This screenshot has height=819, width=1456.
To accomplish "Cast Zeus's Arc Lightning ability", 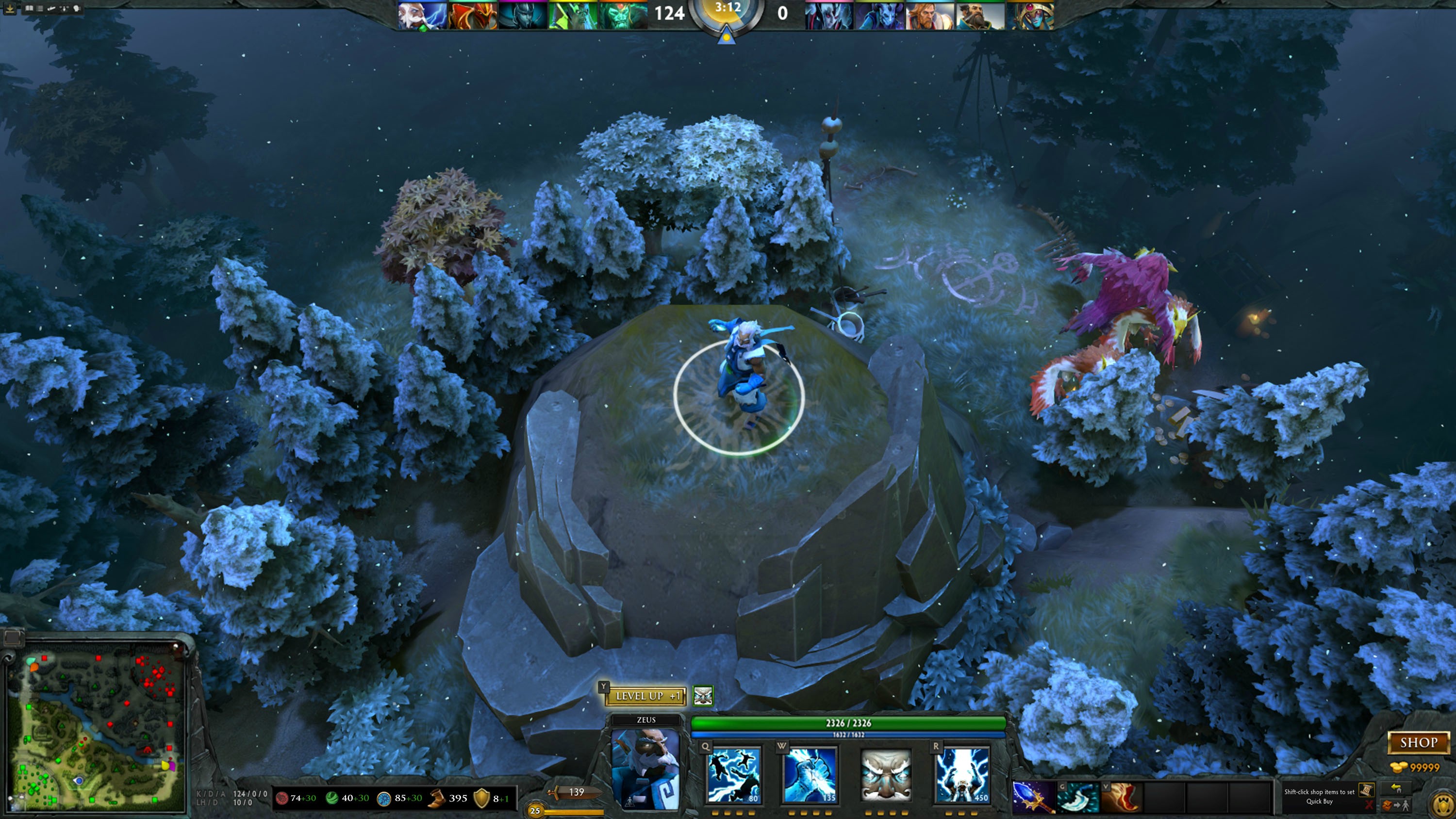I will pyautogui.click(x=734, y=774).
